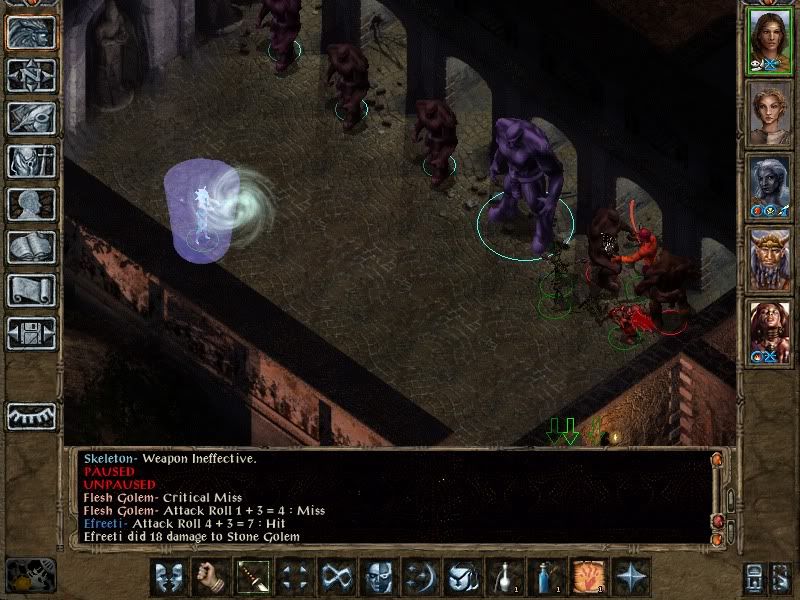Cast the orange hand quick spell
This screenshot has width=800, height=600.
pyautogui.click(x=587, y=577)
